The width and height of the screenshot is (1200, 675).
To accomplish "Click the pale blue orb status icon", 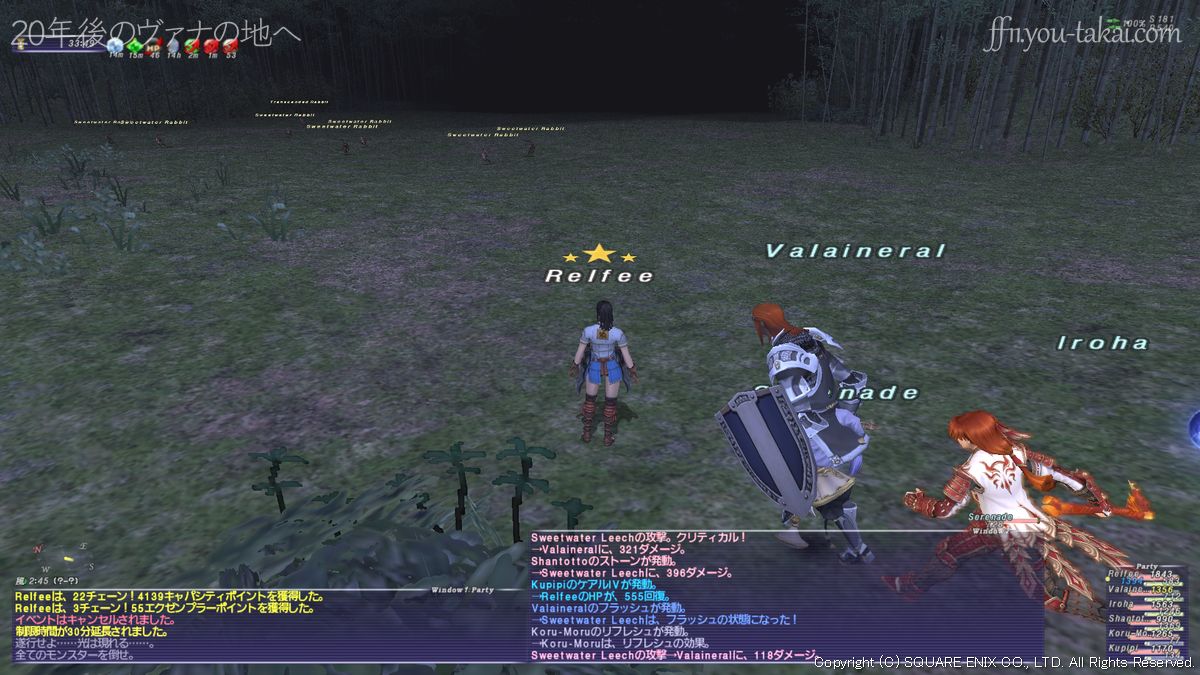I will pyautogui.click(x=115, y=46).
